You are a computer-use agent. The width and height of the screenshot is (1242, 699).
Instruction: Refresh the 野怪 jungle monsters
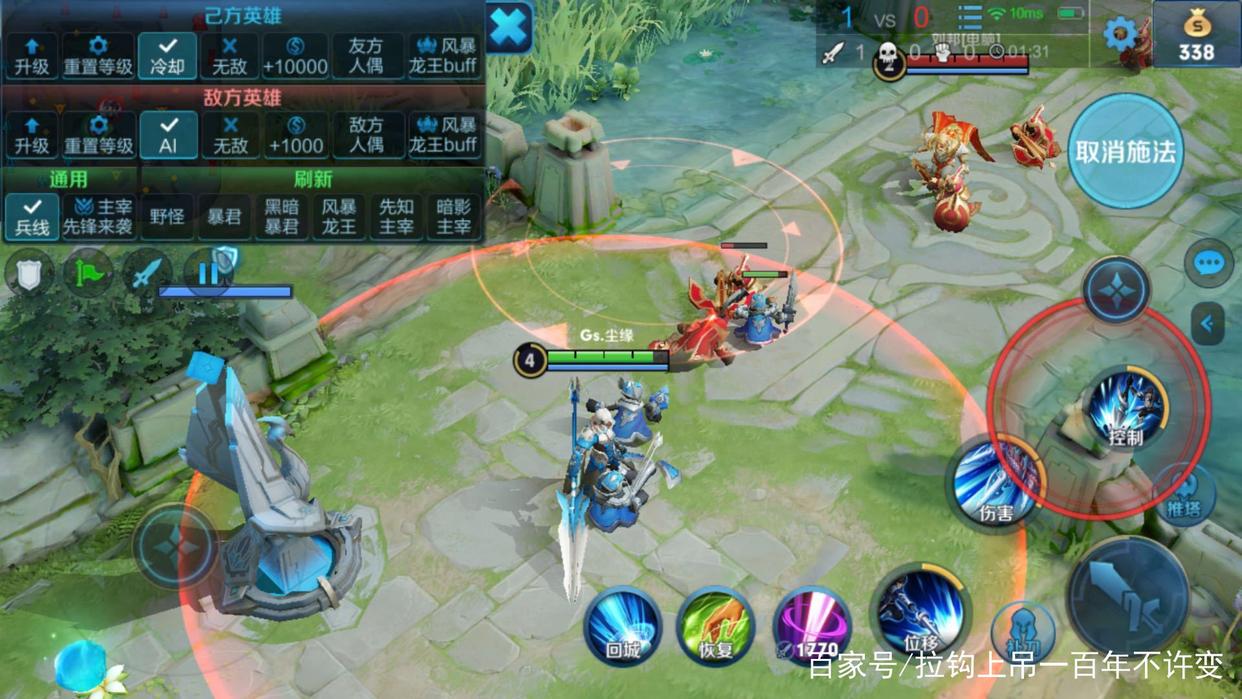pos(166,216)
